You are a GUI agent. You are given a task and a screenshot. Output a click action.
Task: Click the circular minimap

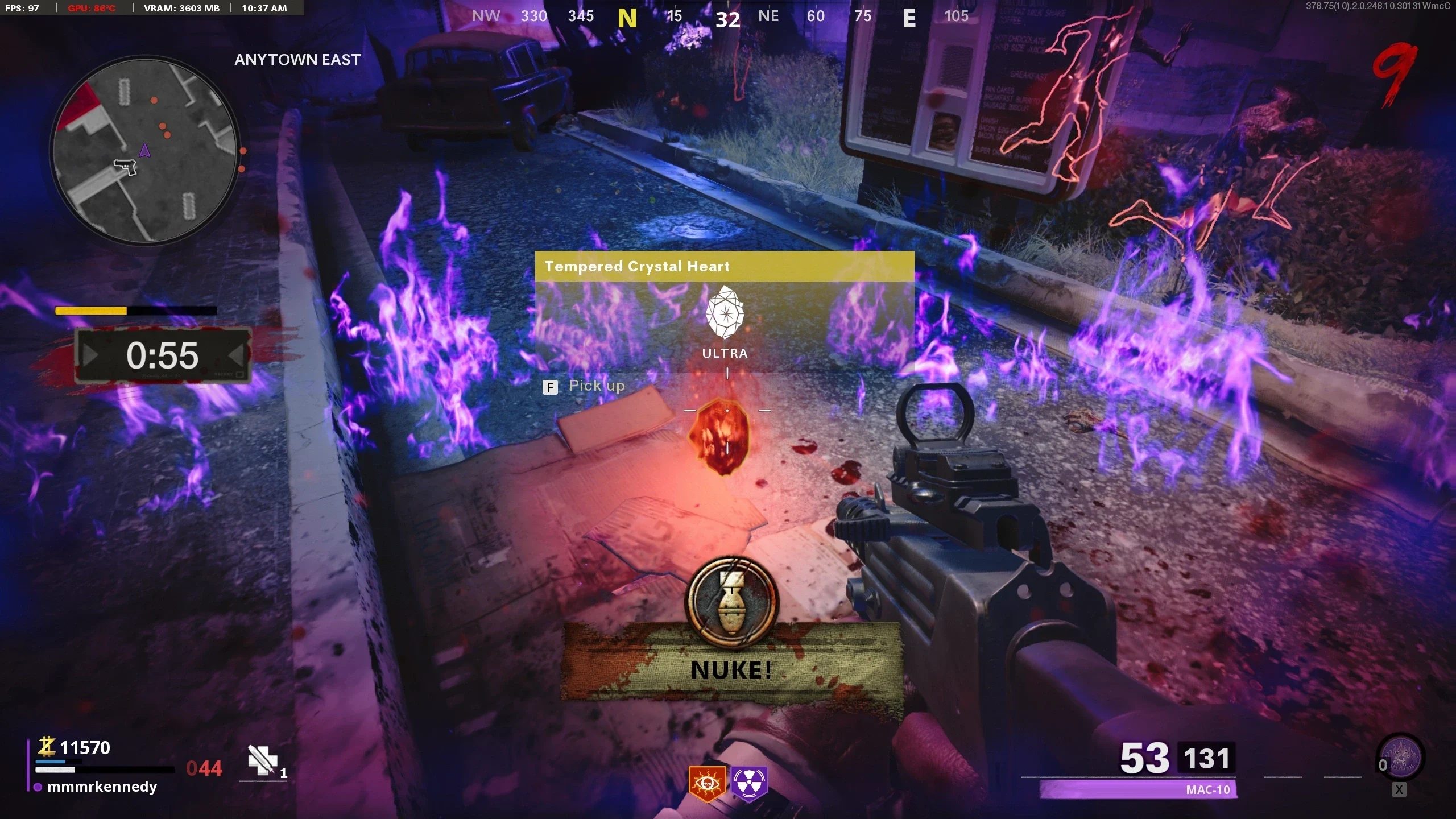(145, 151)
